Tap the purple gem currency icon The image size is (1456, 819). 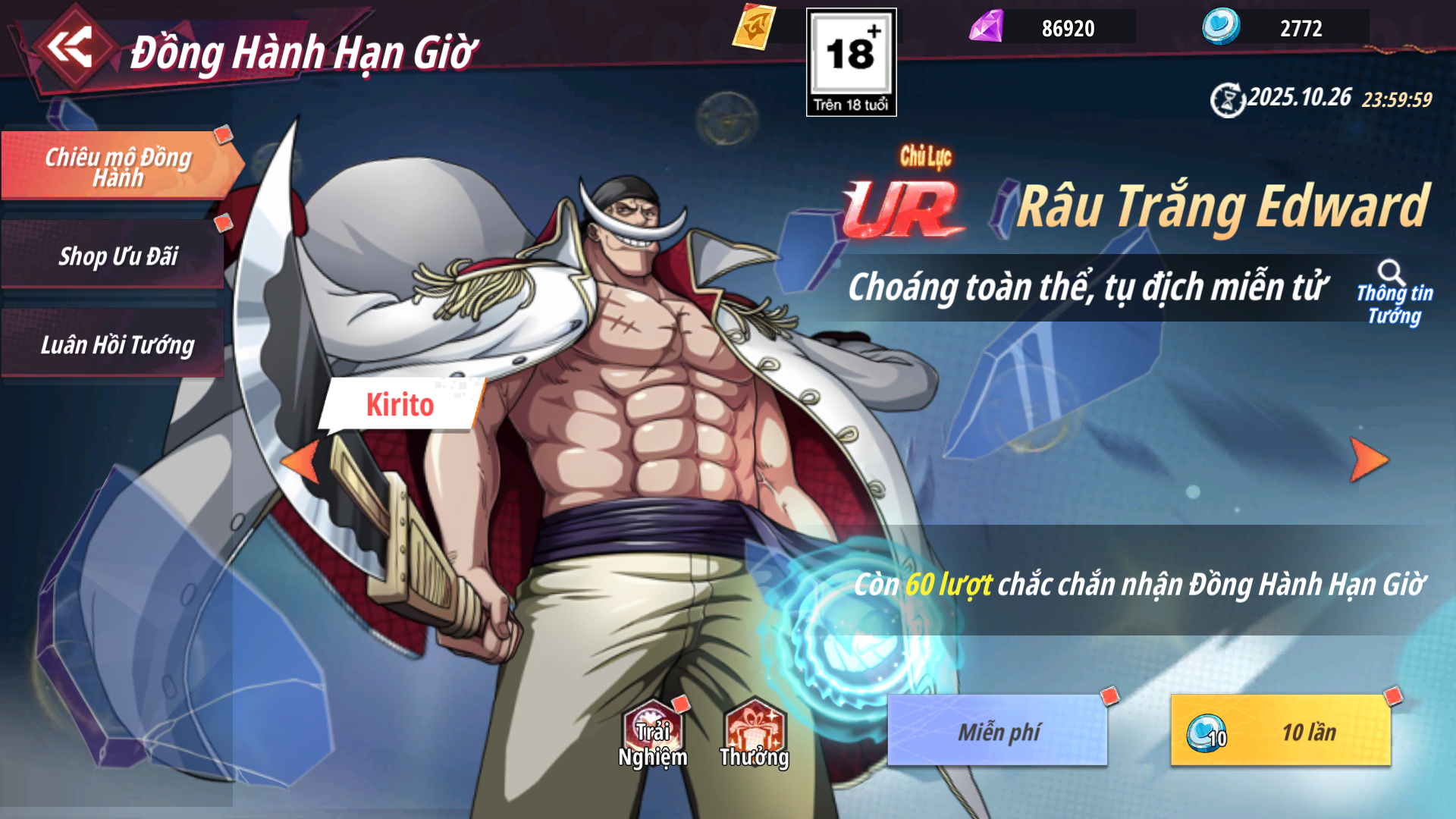pyautogui.click(x=987, y=27)
